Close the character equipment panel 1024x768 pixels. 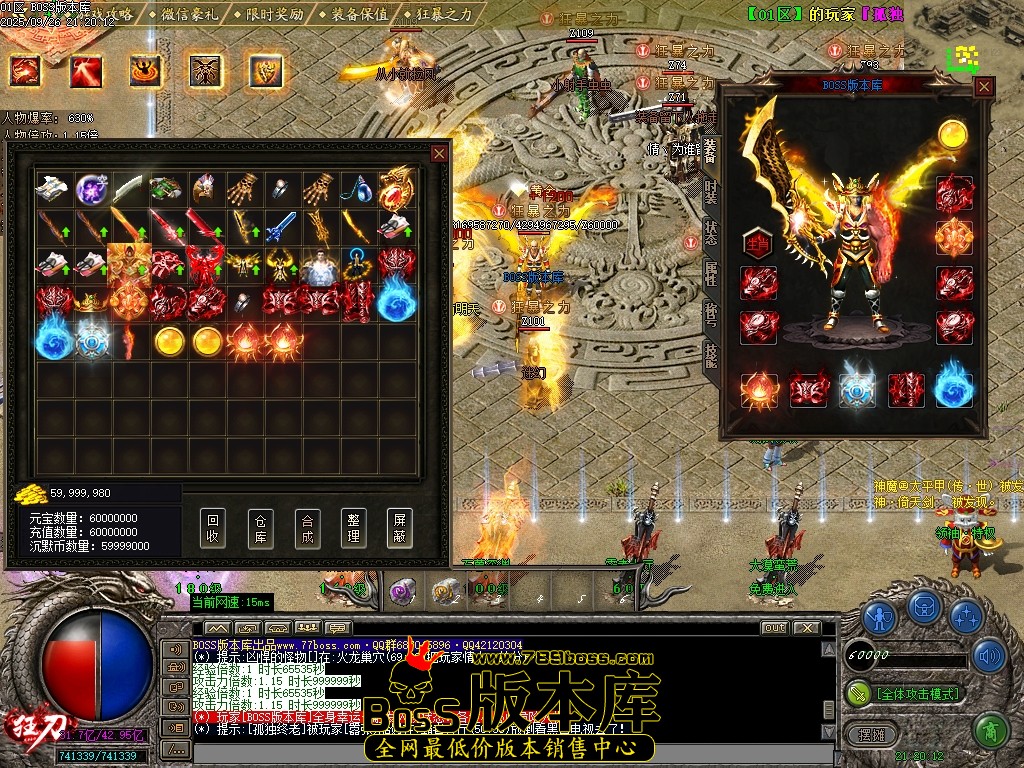click(x=984, y=87)
